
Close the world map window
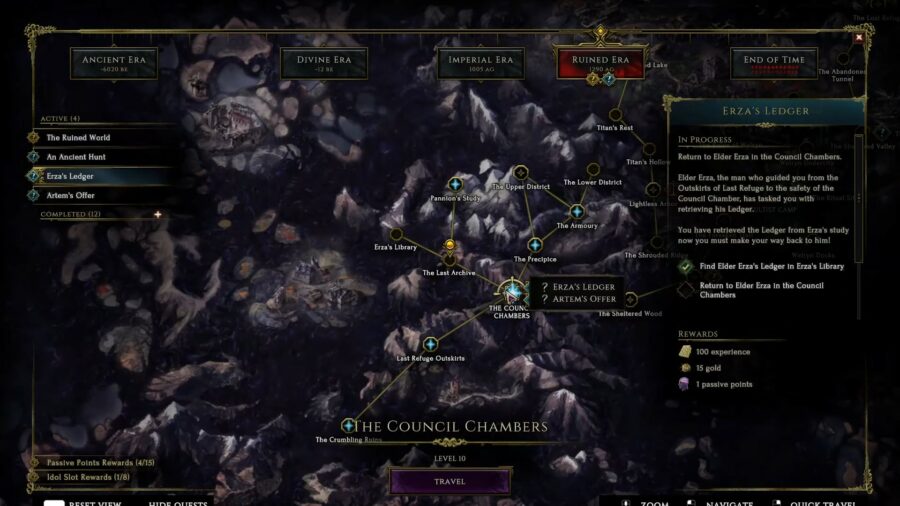point(858,38)
